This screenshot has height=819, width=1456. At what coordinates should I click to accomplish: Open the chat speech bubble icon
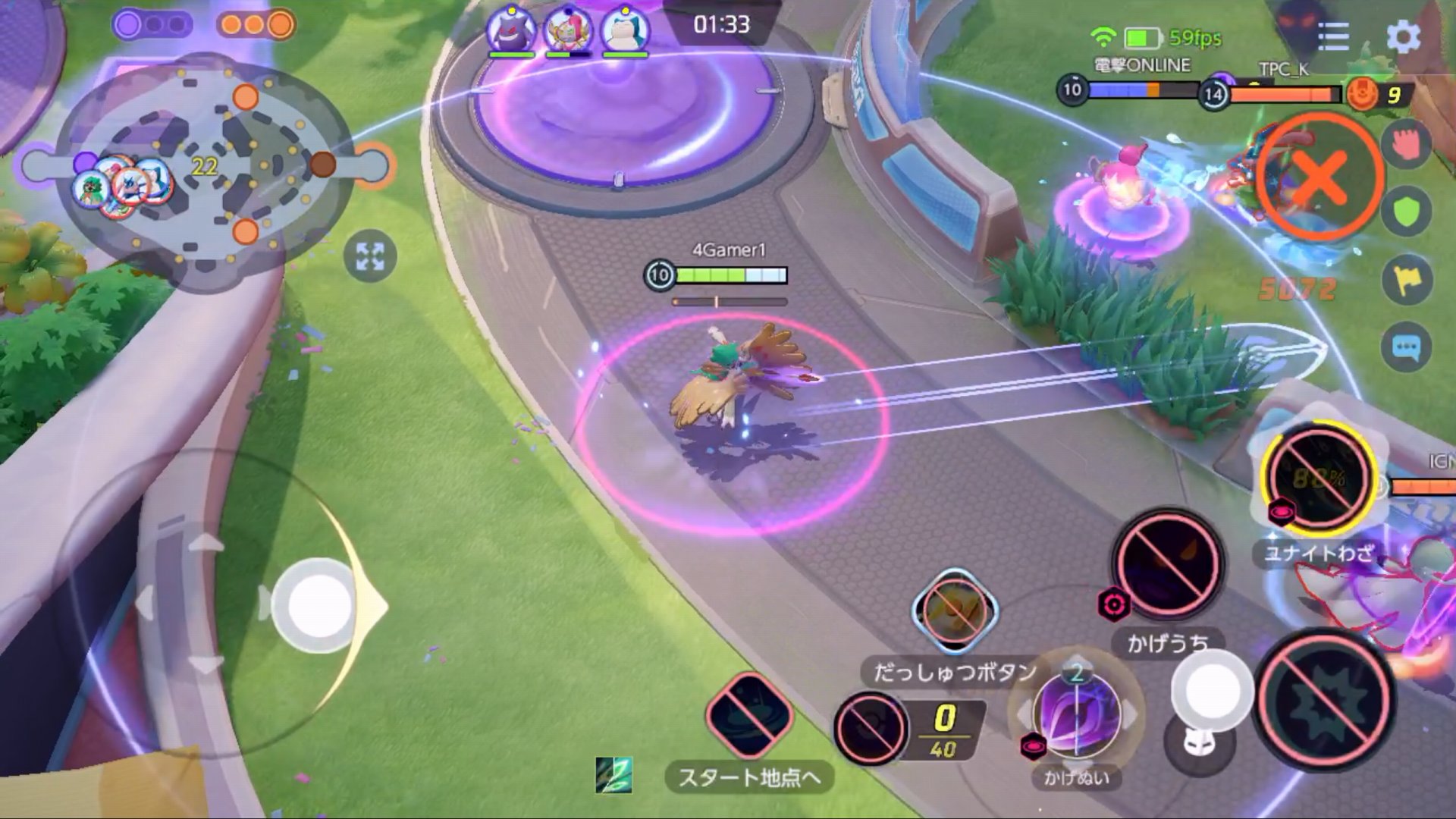(1407, 349)
